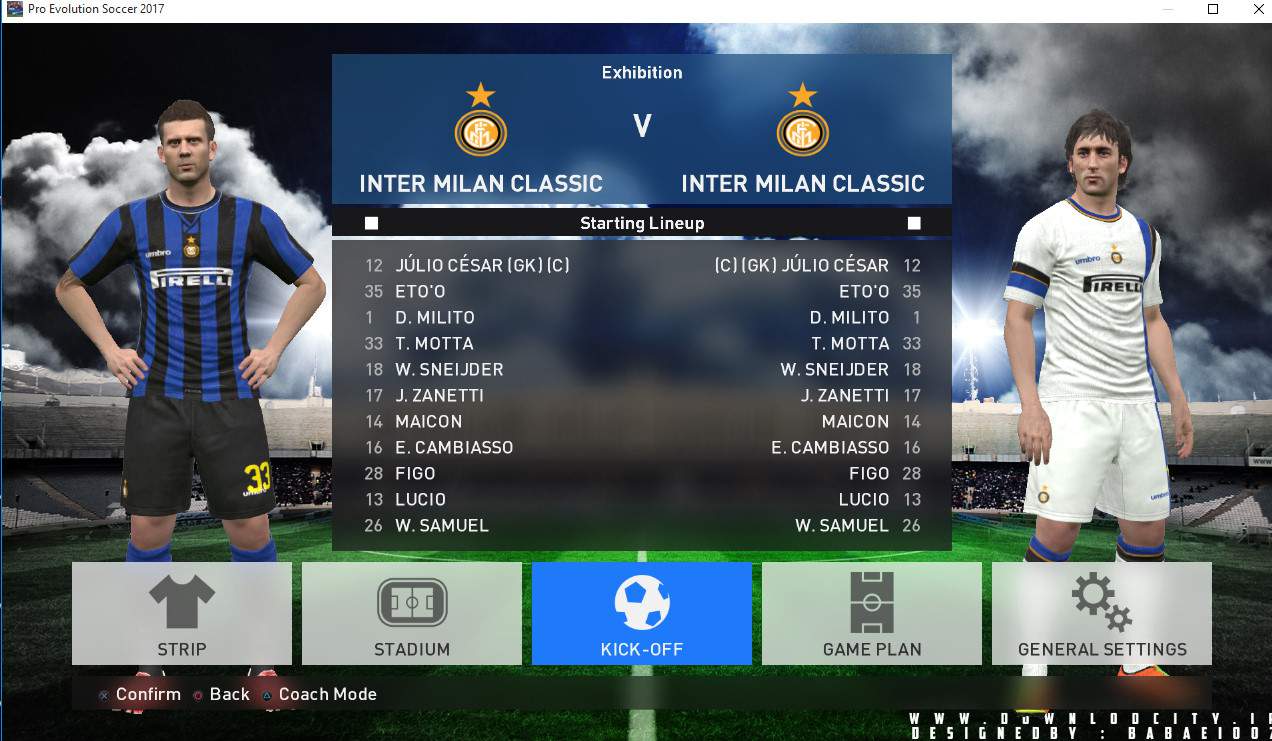Close the game window
This screenshot has width=1272, height=741.
pyautogui.click(x=1258, y=9)
